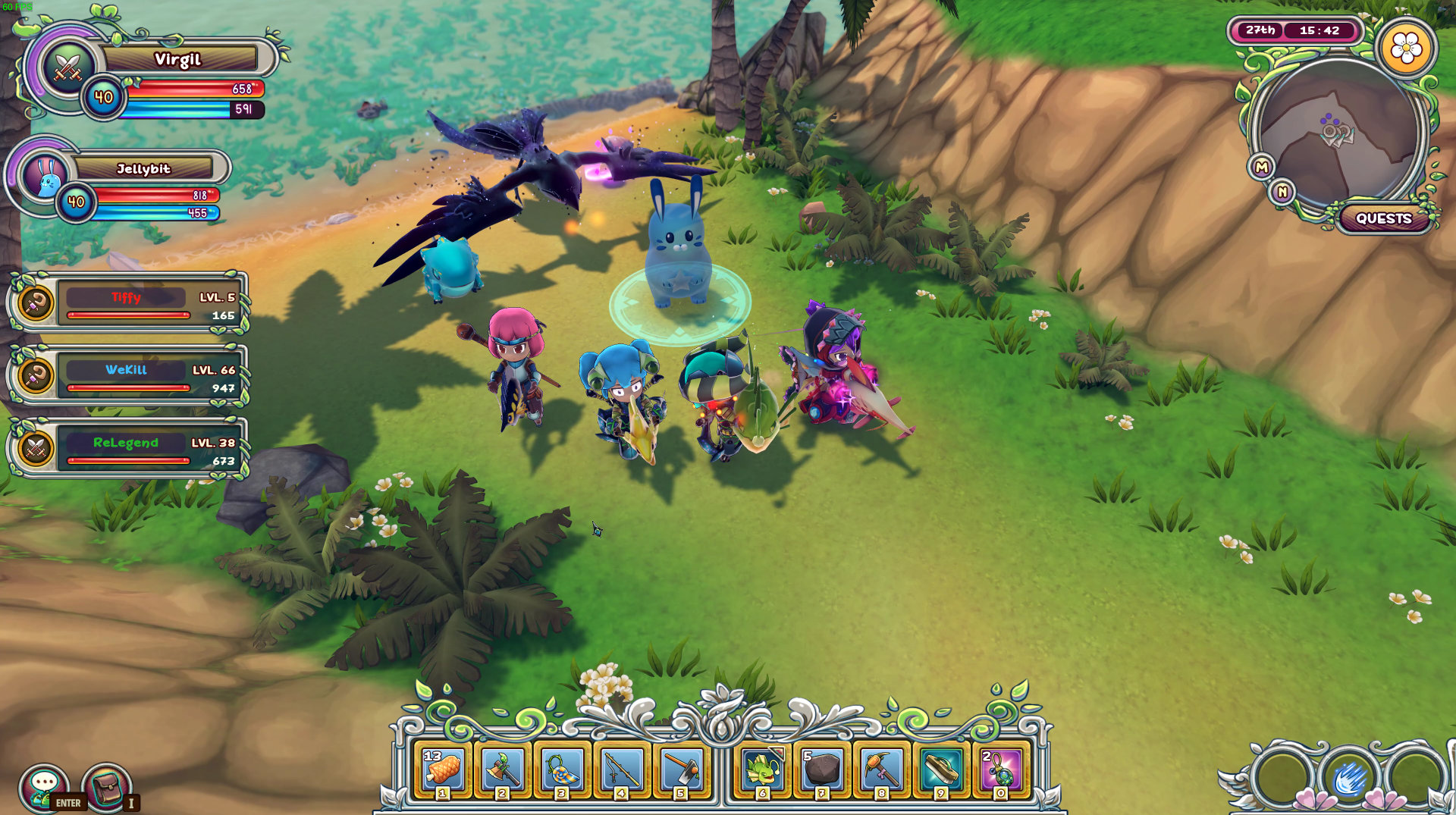Viewport: 1456px width, 815px height.
Task: Open the inventory backpack
Action: (x=106, y=785)
